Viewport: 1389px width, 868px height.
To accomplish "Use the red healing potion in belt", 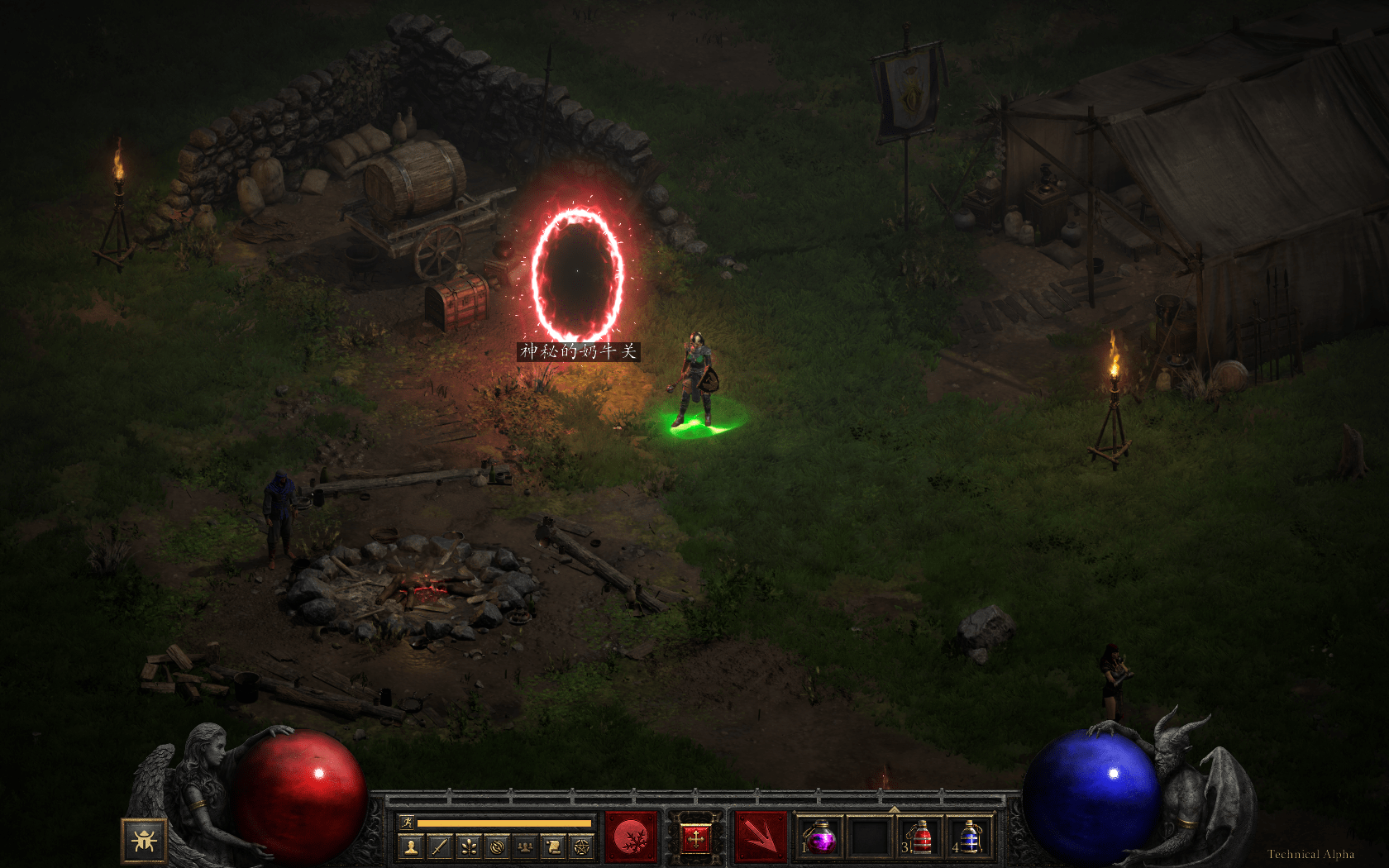I will (x=919, y=838).
